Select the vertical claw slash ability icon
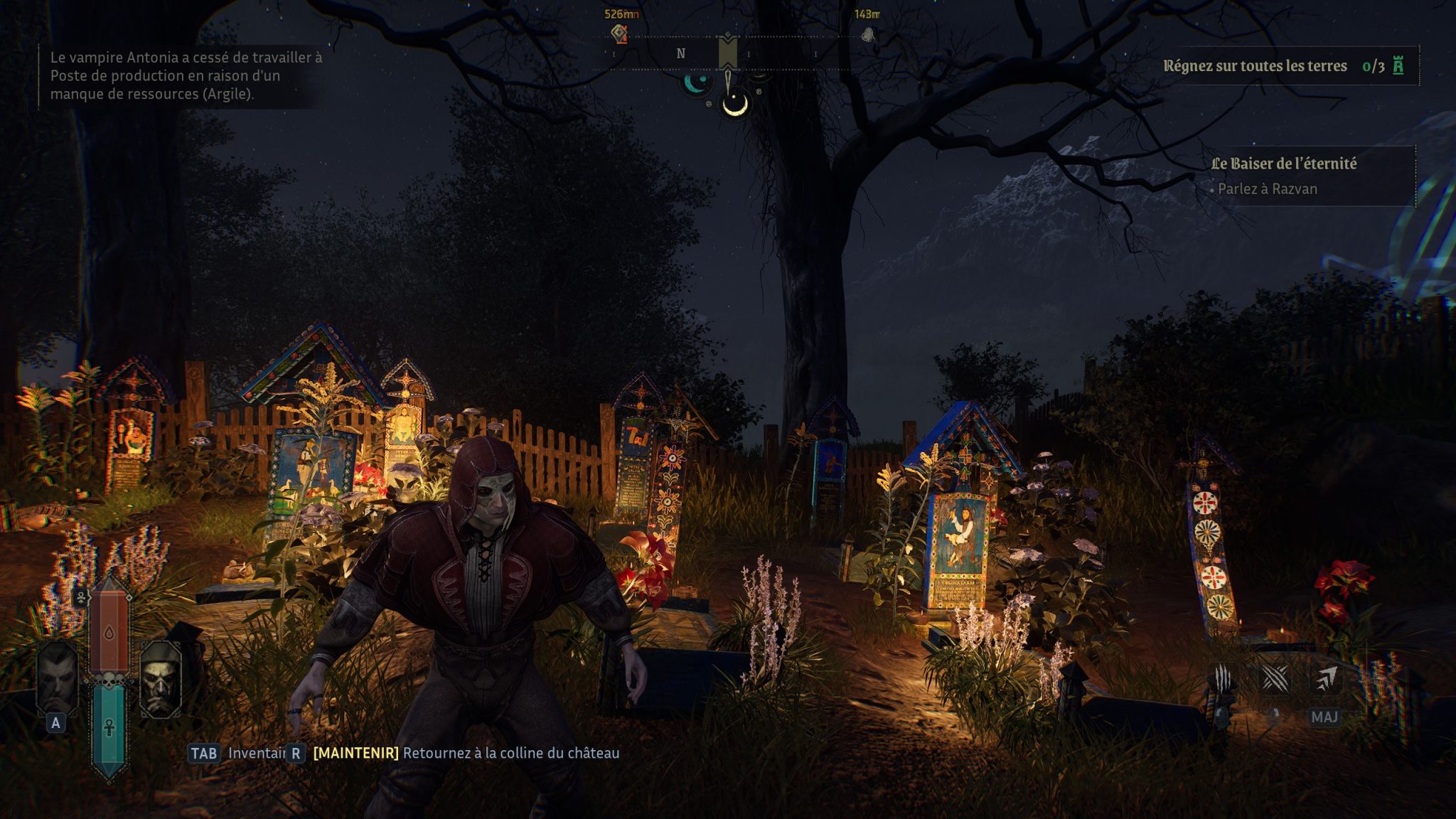The image size is (1456, 819). point(1223,679)
